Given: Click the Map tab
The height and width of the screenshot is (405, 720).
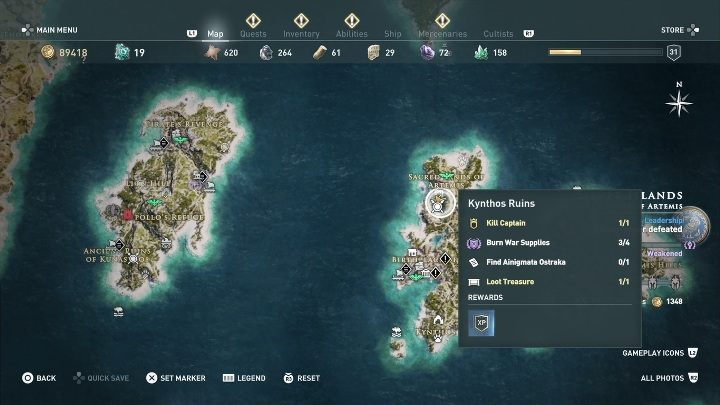Looking at the screenshot, I should pyautogui.click(x=215, y=33).
